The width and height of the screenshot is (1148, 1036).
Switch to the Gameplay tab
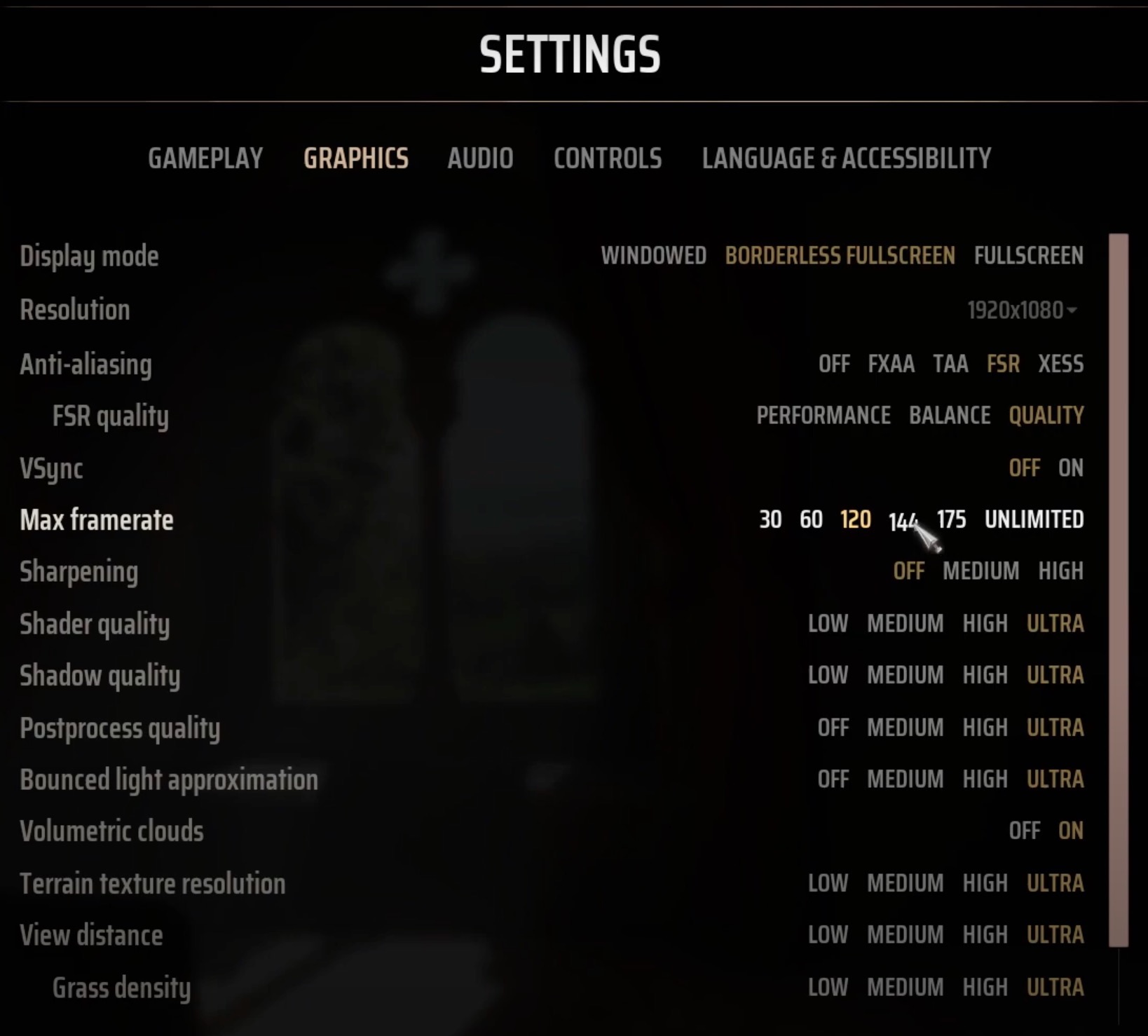[207, 158]
